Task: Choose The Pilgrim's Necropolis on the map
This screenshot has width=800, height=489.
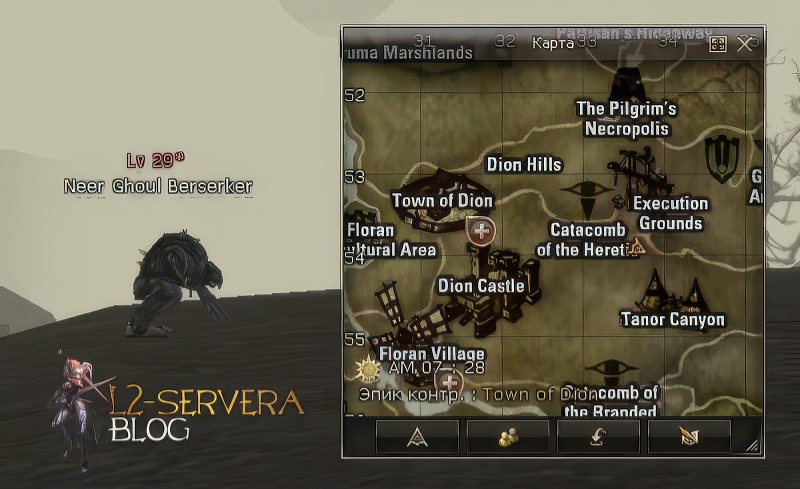Action: pyautogui.click(x=627, y=119)
